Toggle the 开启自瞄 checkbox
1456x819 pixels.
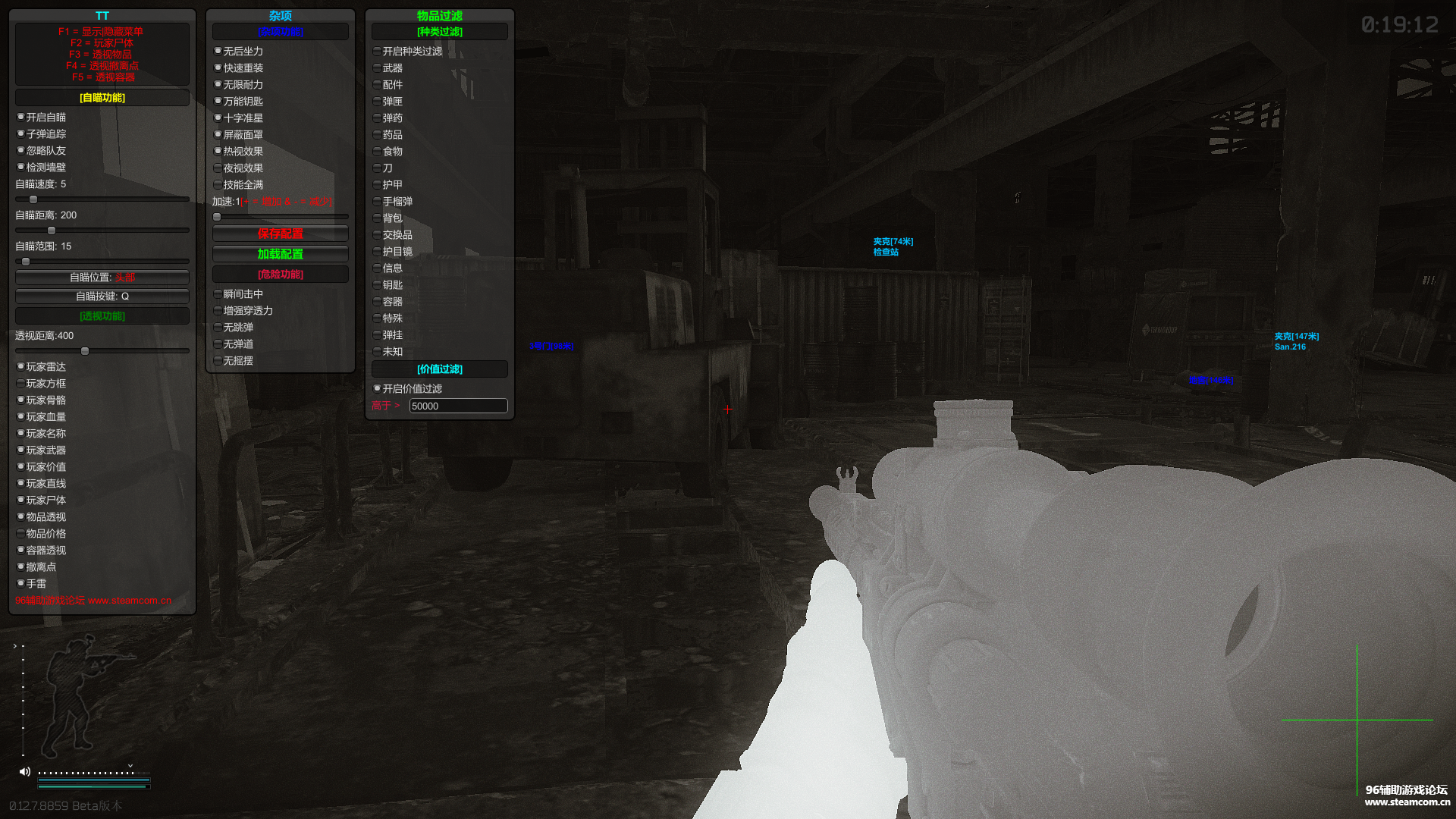coord(21,118)
